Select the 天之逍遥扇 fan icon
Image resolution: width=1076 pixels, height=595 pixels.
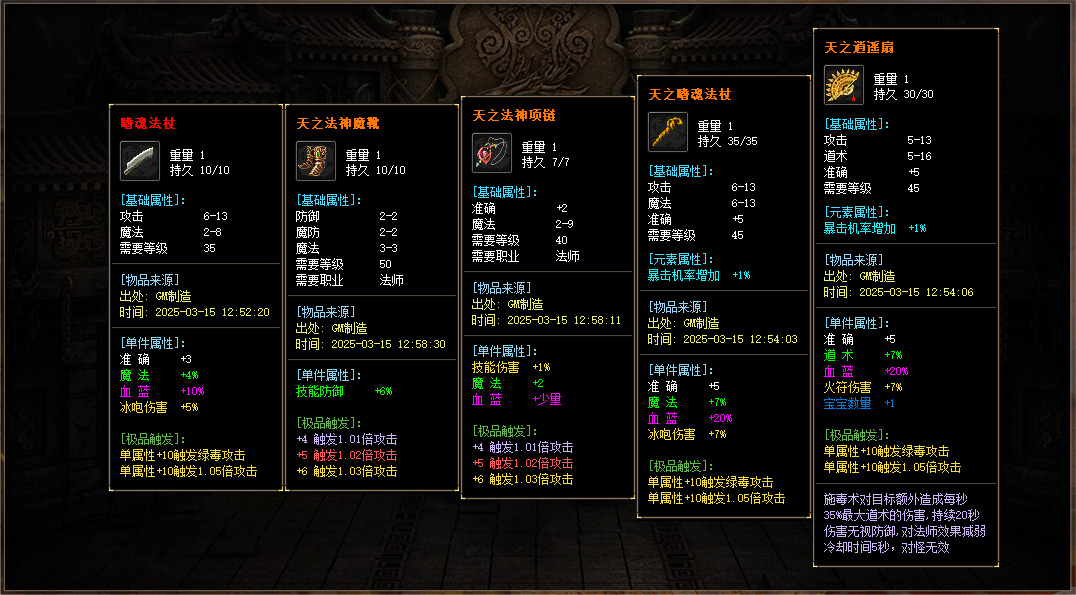coord(843,85)
